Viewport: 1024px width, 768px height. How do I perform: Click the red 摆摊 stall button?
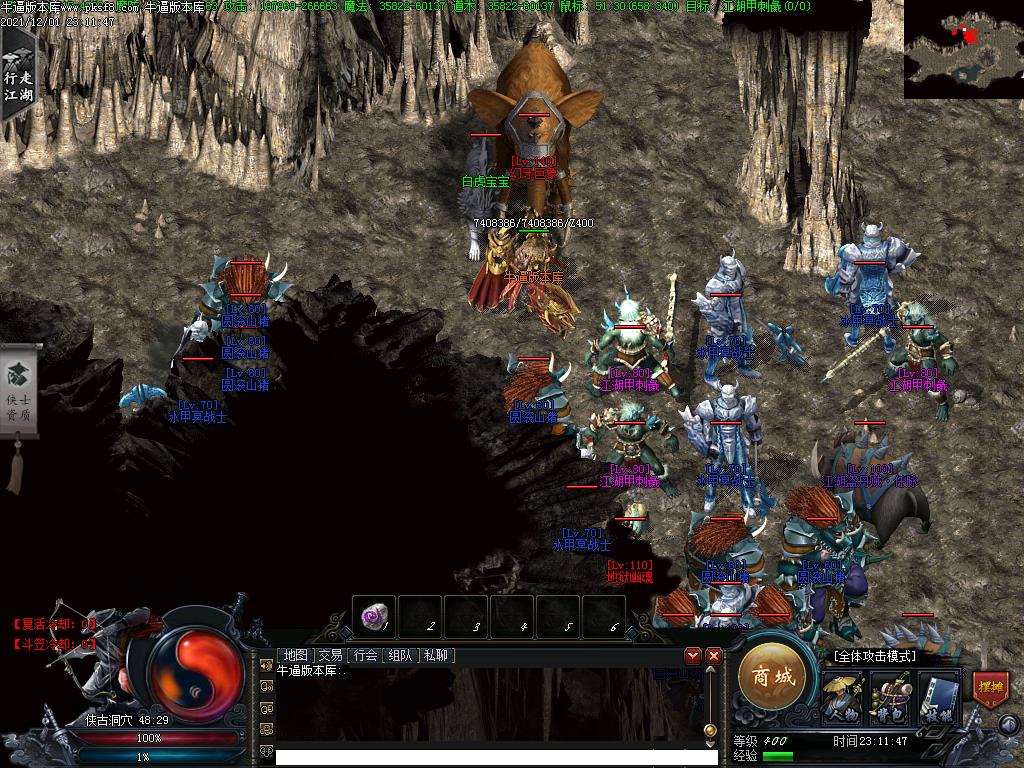[990, 689]
